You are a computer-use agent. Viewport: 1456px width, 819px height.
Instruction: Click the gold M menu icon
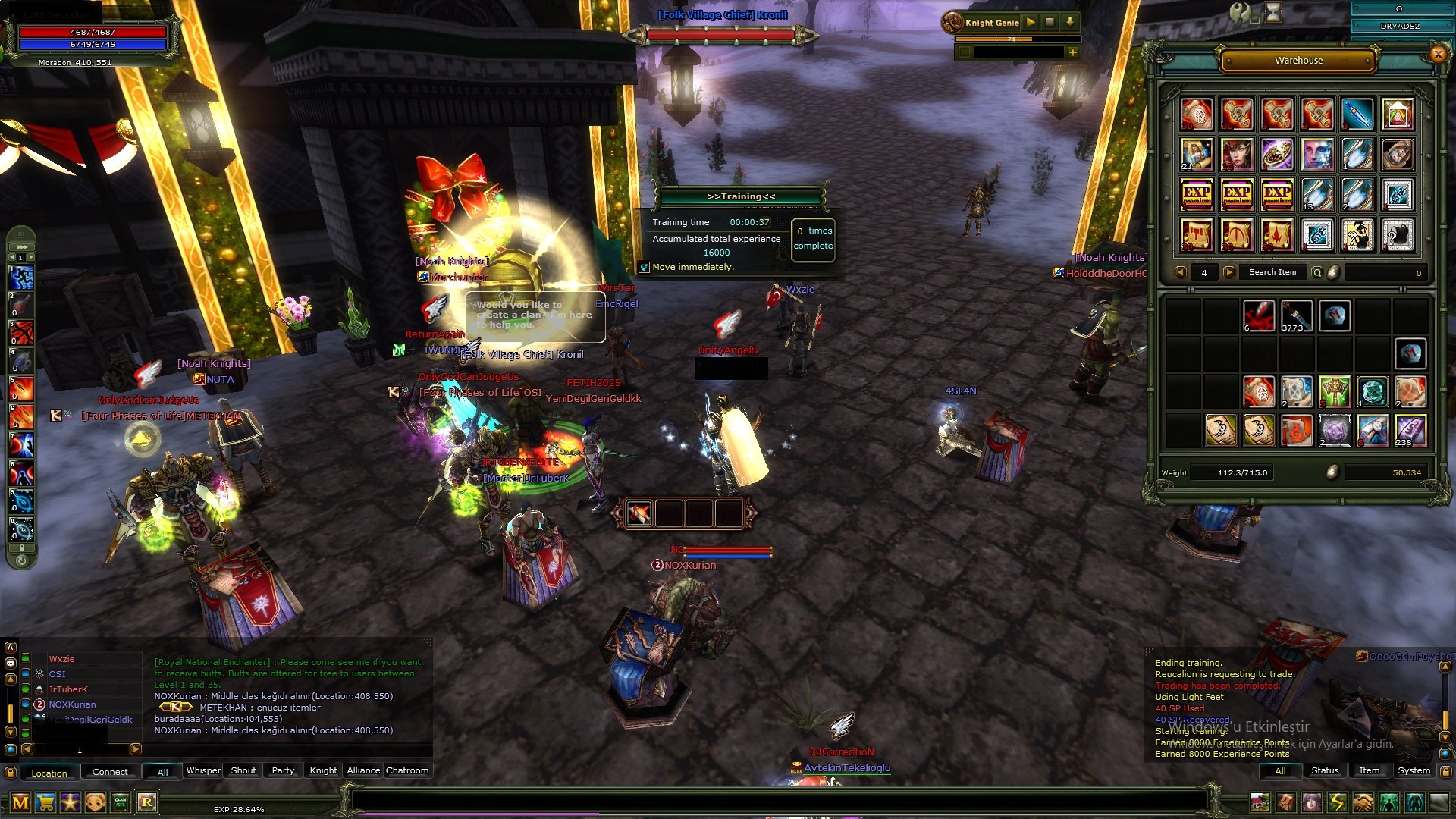[x=20, y=802]
